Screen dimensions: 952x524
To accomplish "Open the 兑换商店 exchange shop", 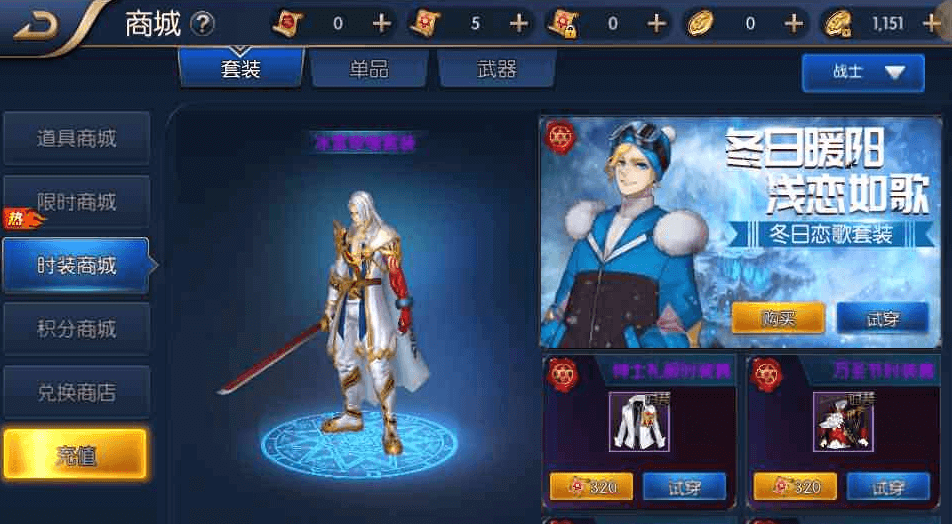I will [76, 392].
